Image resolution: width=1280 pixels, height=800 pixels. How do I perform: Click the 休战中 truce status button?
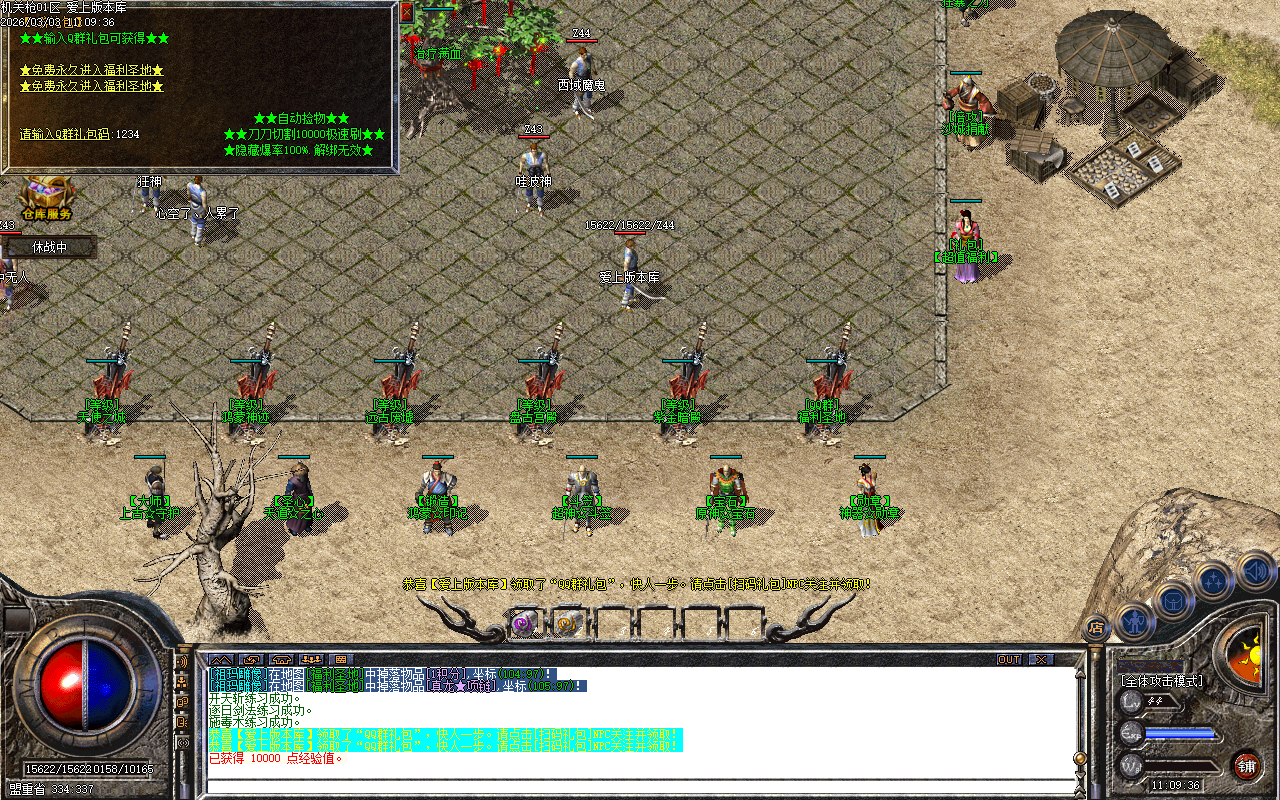pos(48,246)
